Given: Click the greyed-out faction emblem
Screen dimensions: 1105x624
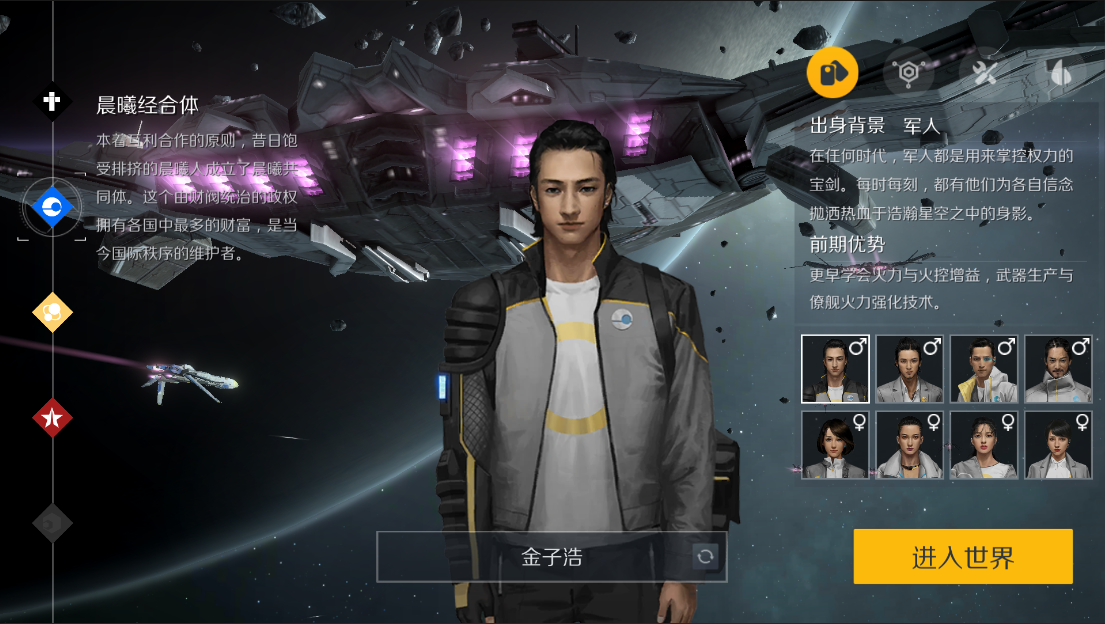Looking at the screenshot, I should click(52, 522).
